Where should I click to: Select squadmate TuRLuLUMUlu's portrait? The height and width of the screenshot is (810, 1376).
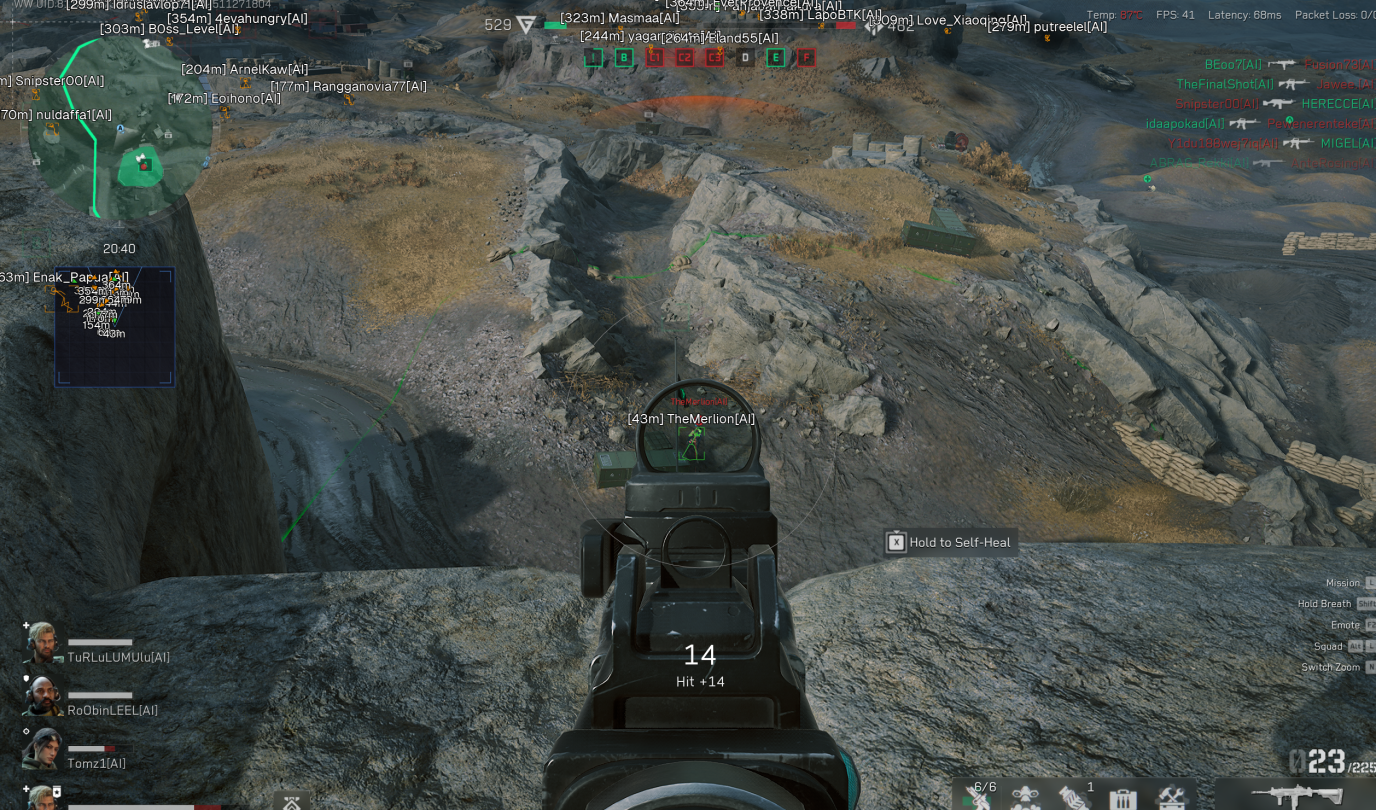coord(44,643)
